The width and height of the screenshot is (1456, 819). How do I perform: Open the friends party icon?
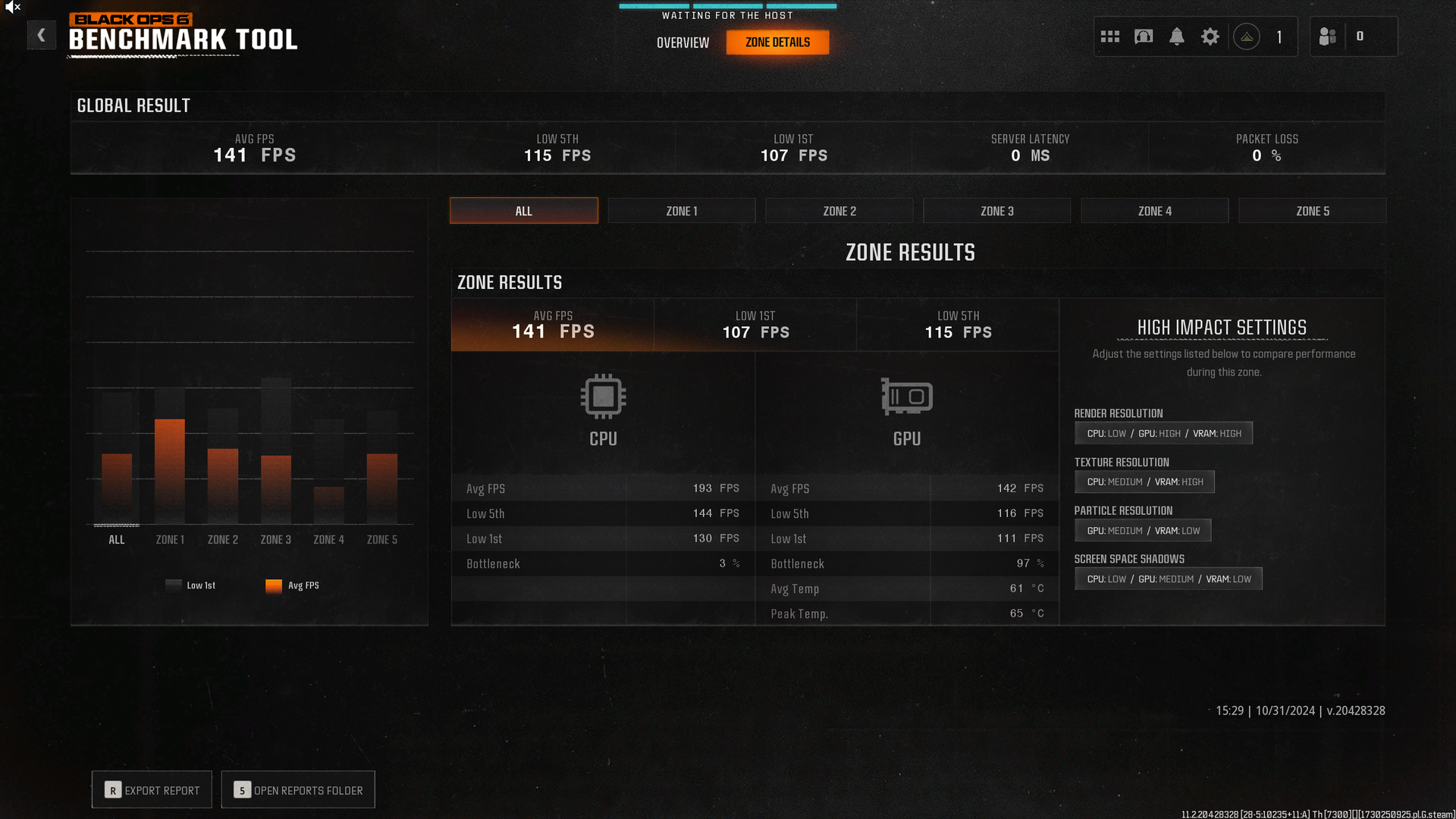(x=1327, y=36)
